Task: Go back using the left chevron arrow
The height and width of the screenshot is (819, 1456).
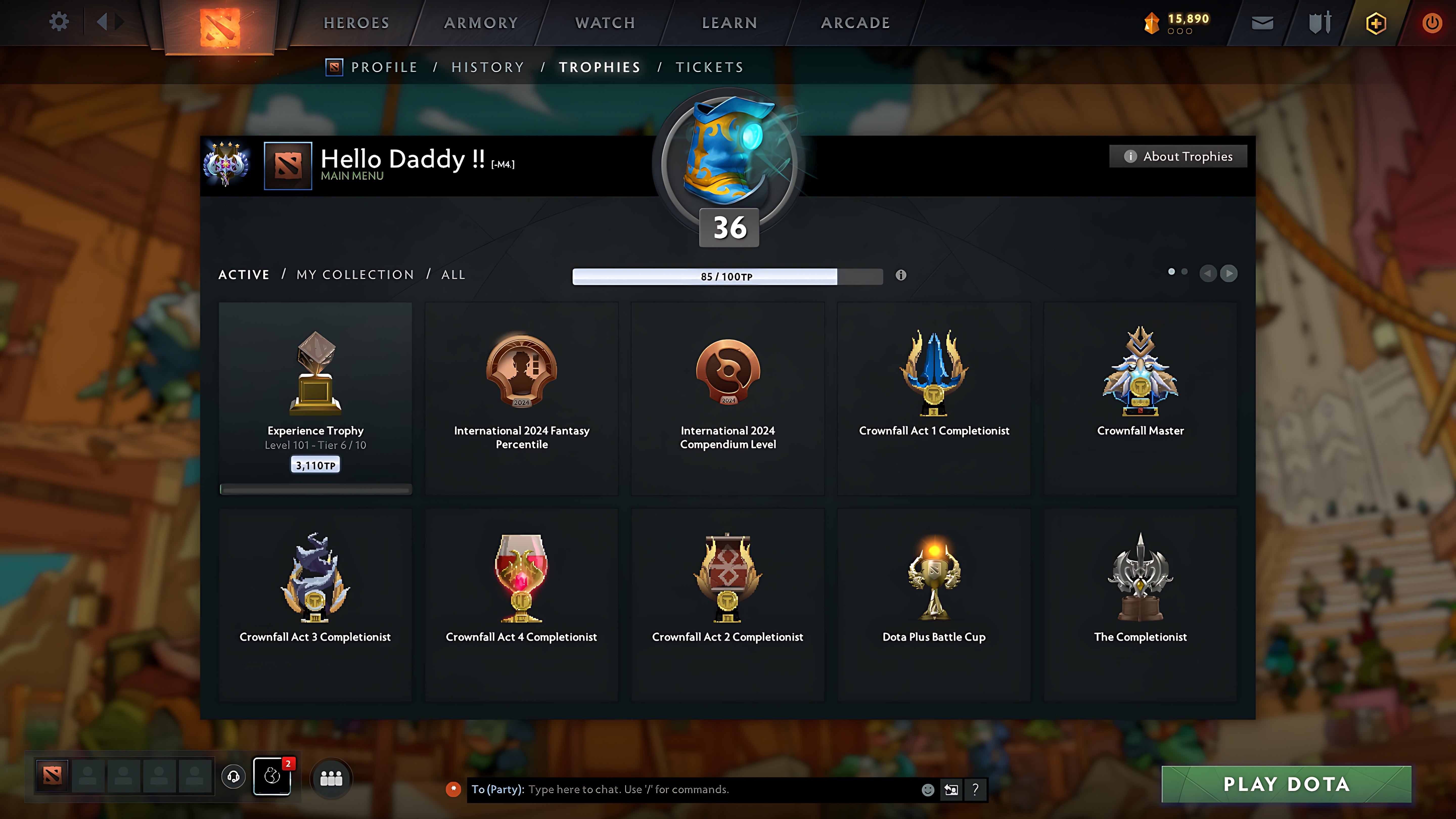Action: pos(1209,274)
